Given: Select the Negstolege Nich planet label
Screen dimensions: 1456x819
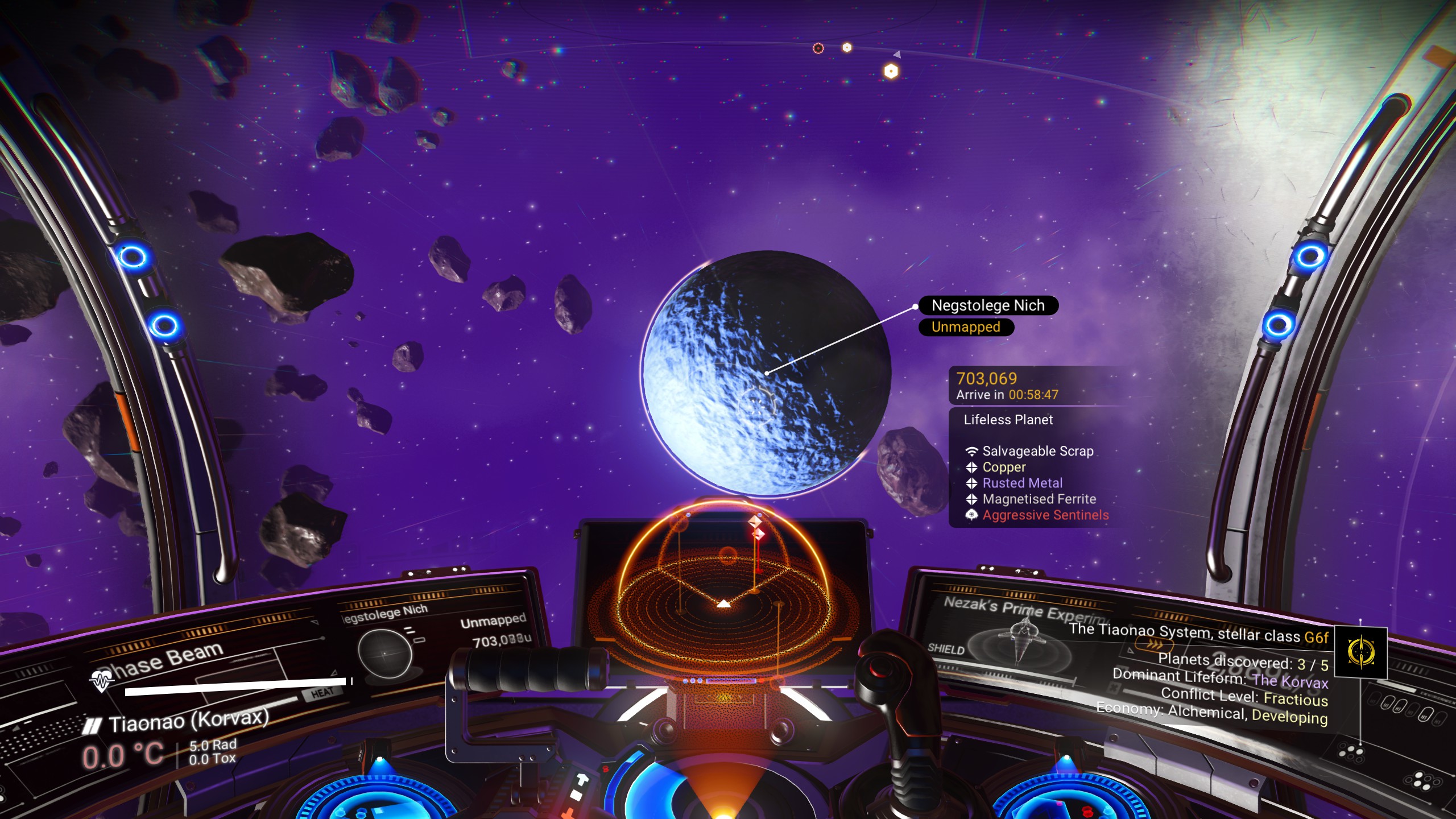Looking at the screenshot, I should click(x=988, y=305).
